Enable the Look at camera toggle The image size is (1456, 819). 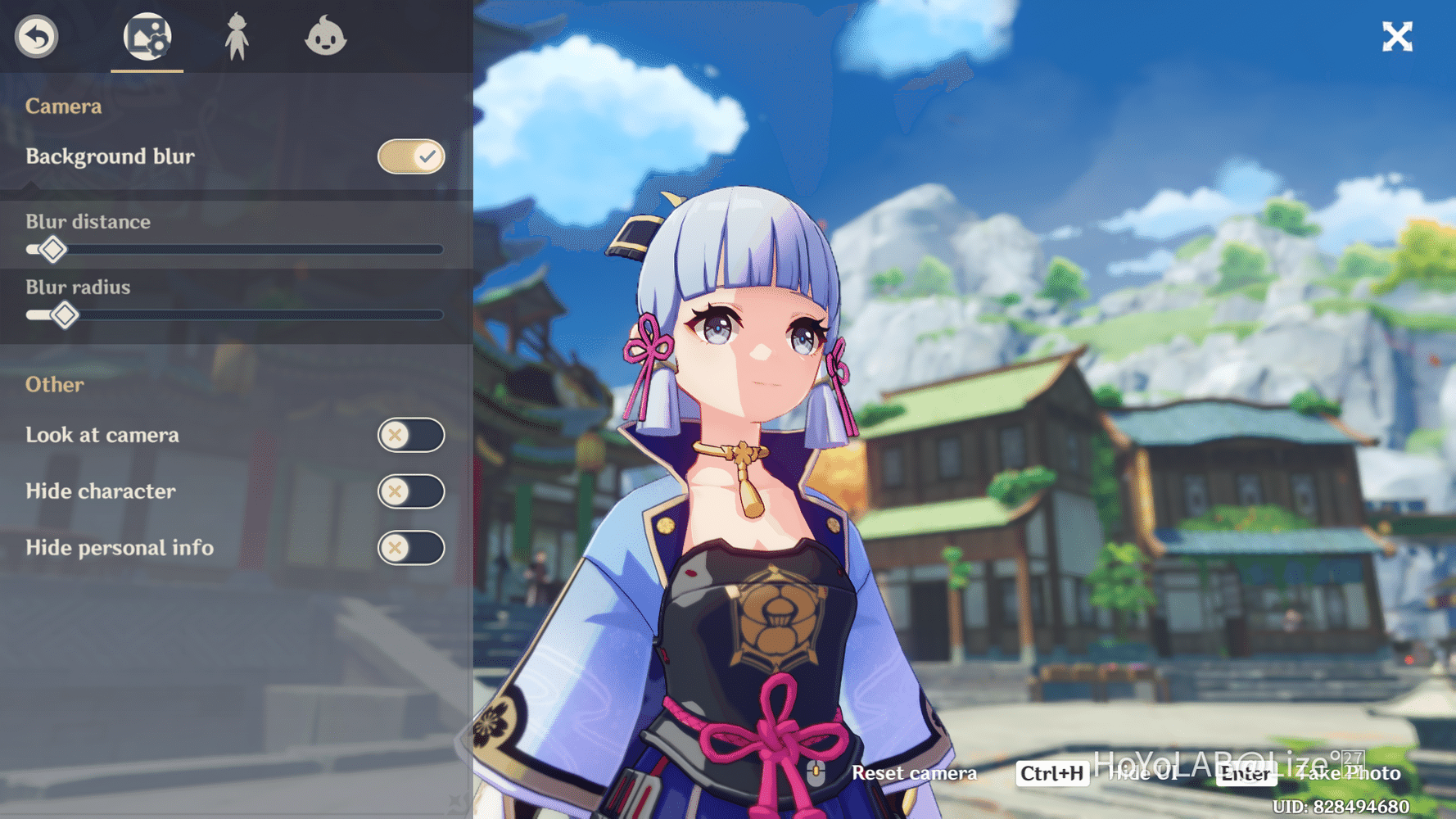tap(411, 435)
